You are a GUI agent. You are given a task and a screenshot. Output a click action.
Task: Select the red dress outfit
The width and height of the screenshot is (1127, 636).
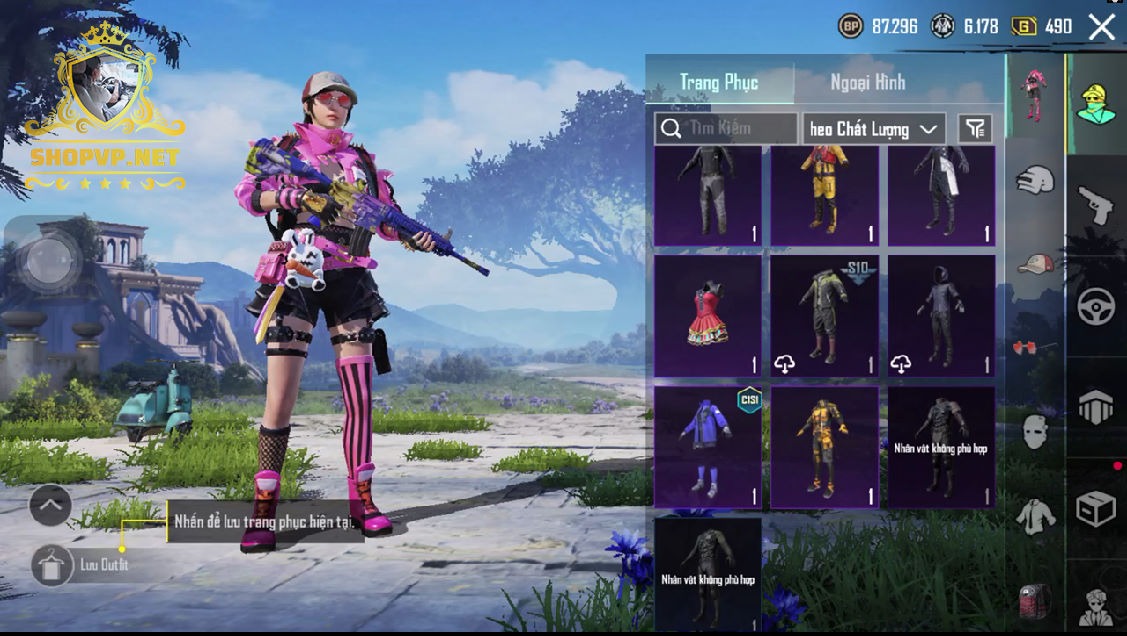707,315
